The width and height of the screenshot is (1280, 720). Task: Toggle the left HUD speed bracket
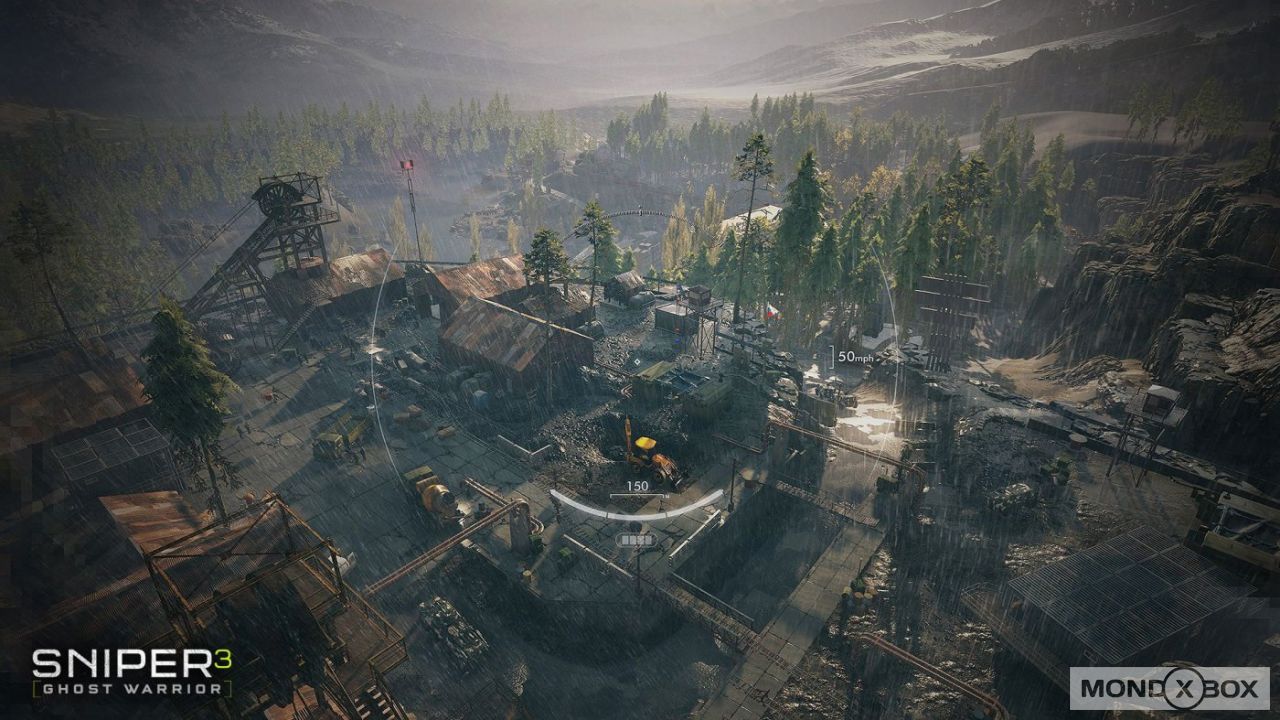831,357
